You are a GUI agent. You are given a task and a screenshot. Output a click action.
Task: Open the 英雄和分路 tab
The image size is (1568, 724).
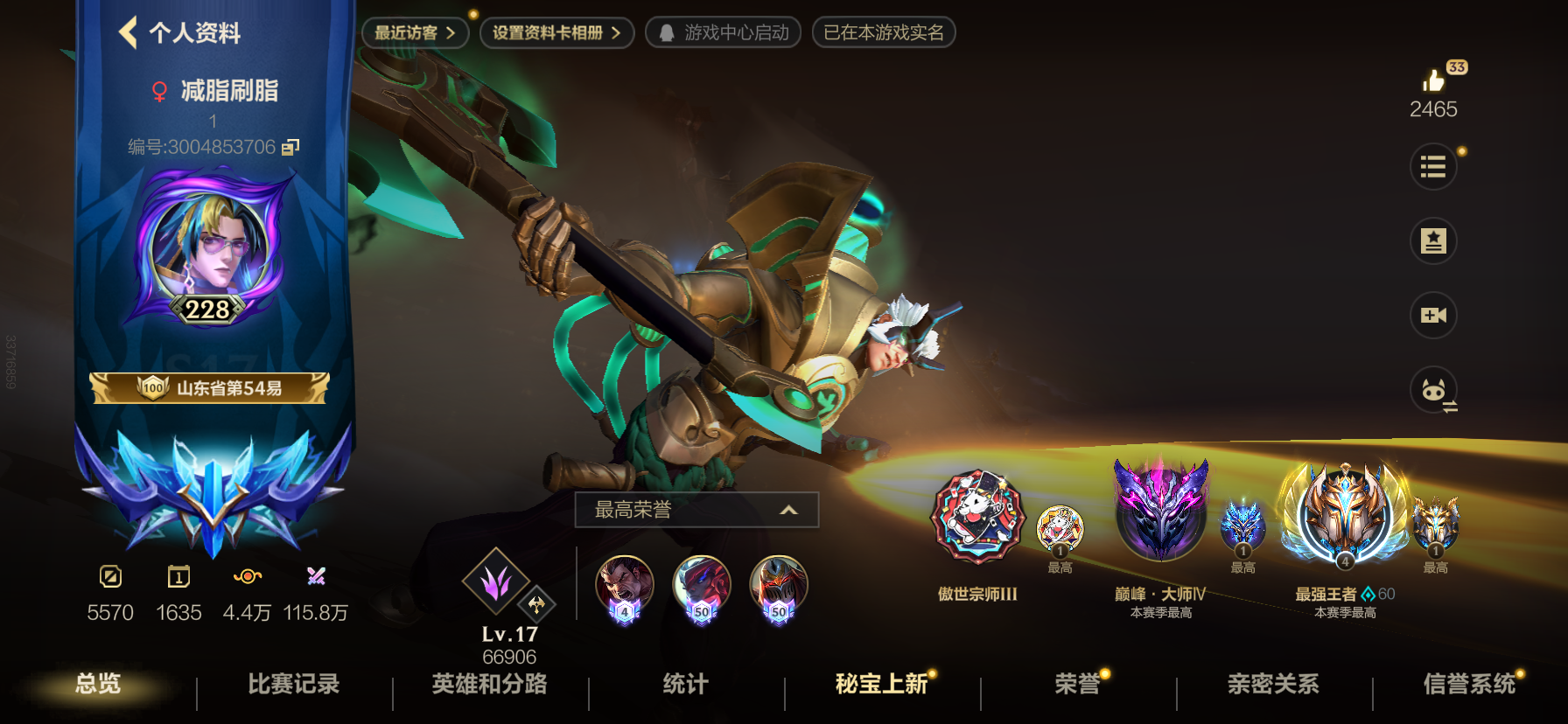[489, 684]
